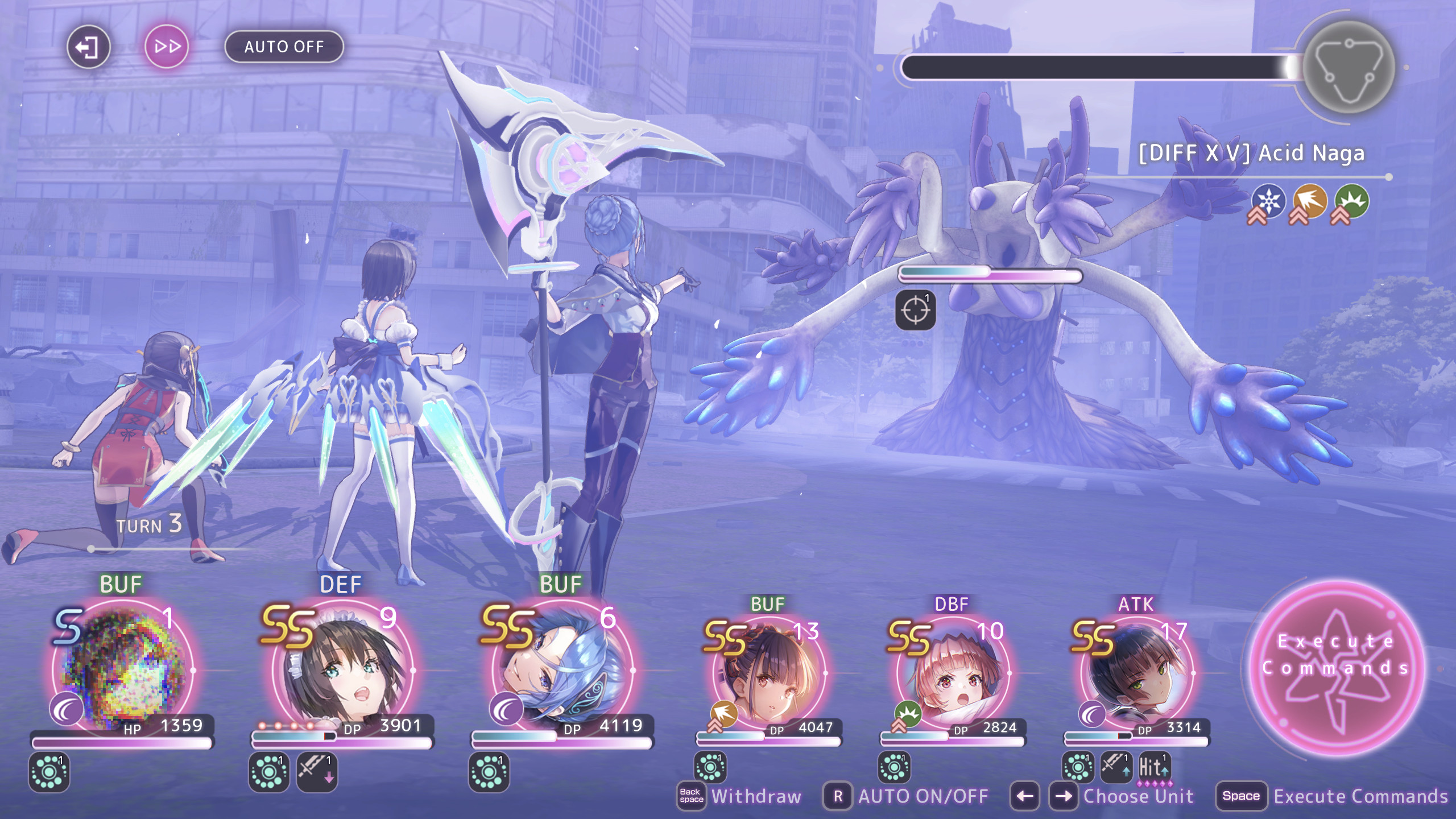This screenshot has height=819, width=1456.
Task: Toggle the AUTO OFF button
Action: pyautogui.click(x=284, y=47)
